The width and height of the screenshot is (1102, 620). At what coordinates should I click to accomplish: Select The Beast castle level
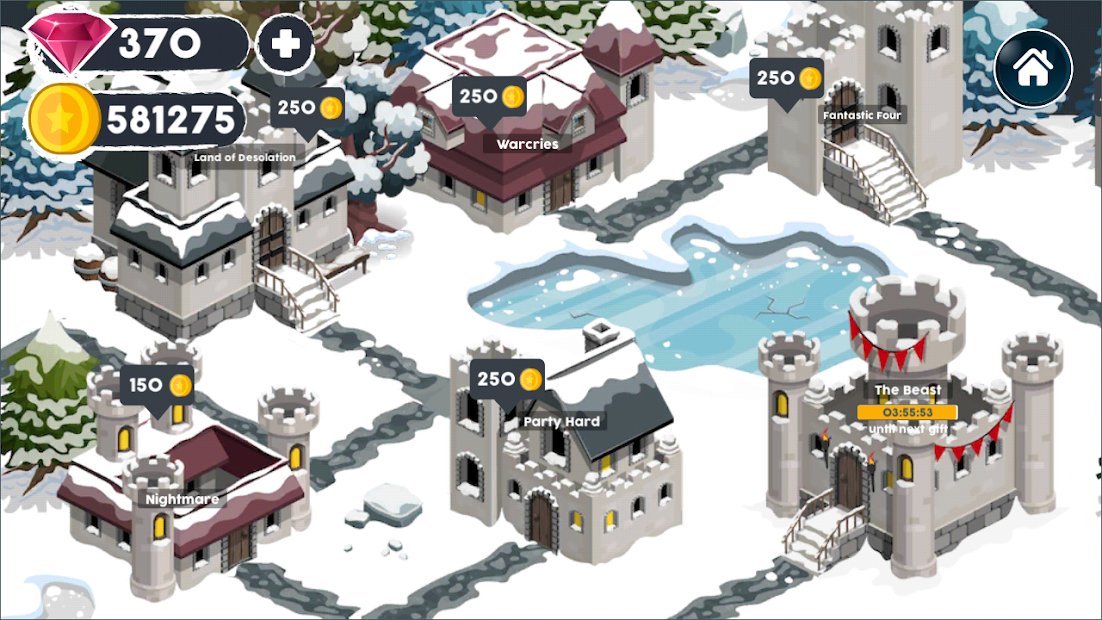tap(908, 390)
